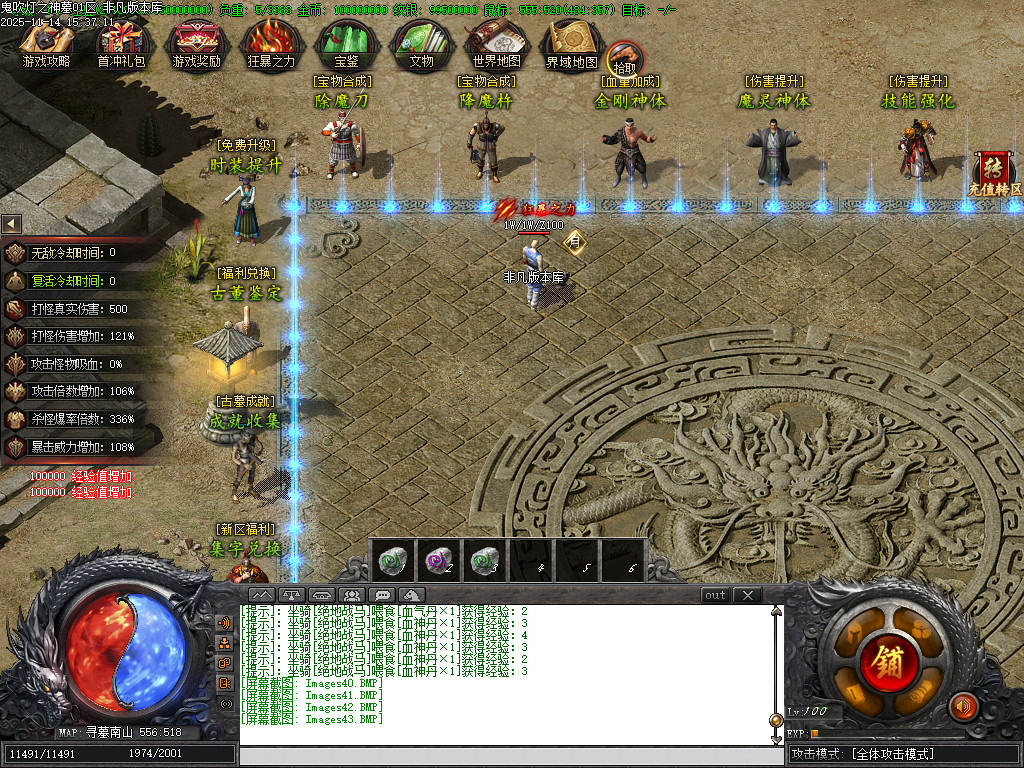Open the 宝鉴 treasure book

click(346, 44)
